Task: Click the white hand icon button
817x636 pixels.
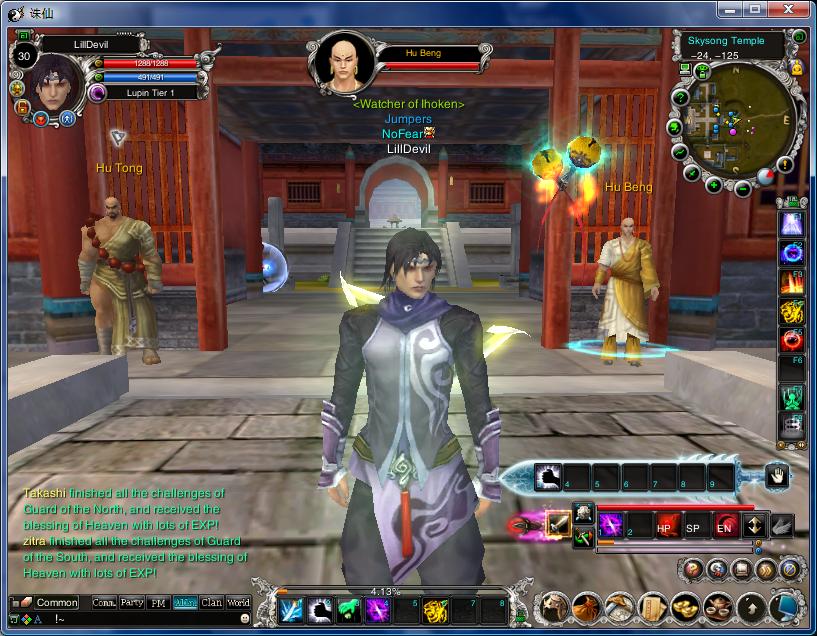Action: coord(777,477)
